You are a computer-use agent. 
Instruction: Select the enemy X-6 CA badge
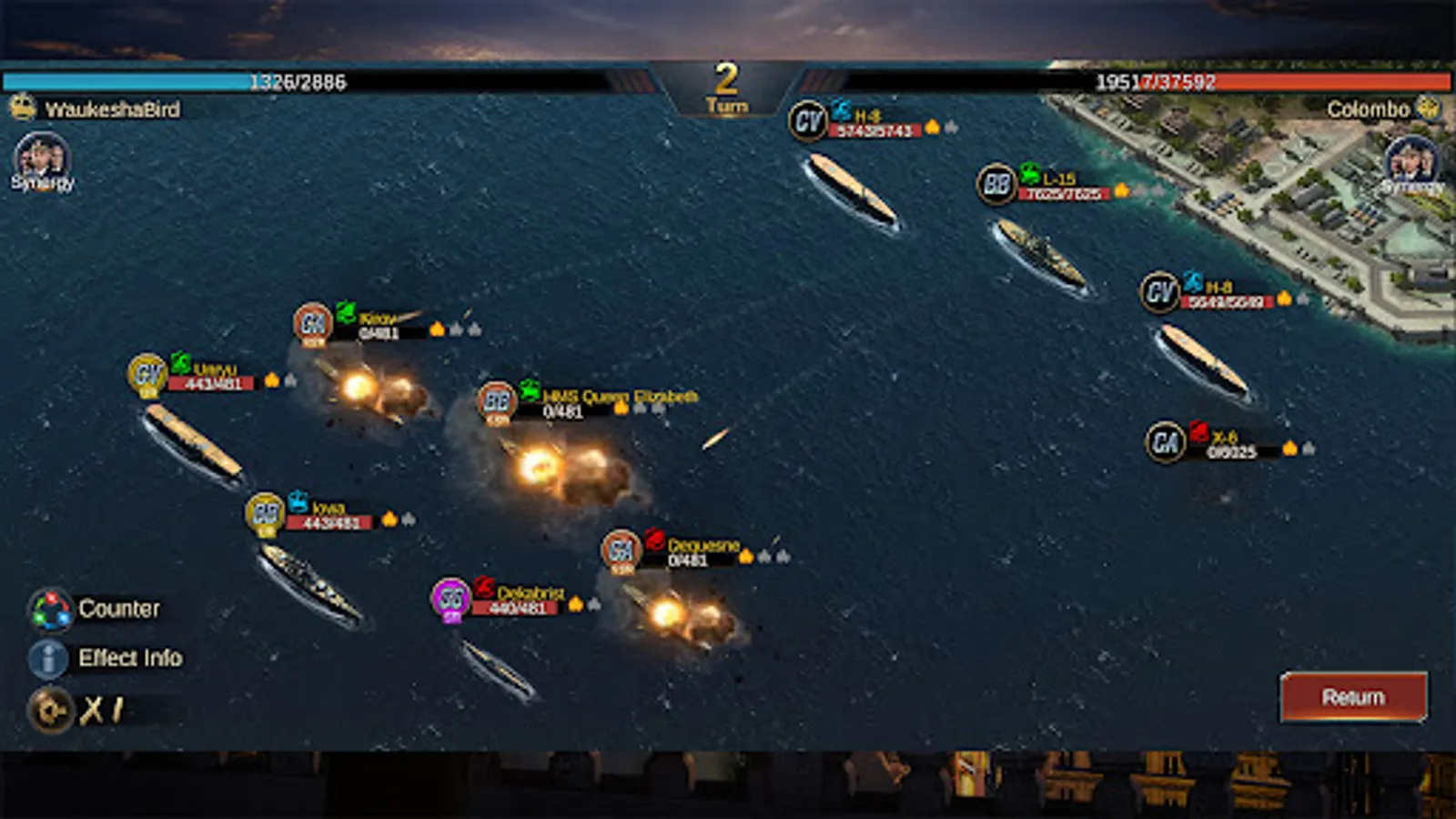click(x=1165, y=442)
